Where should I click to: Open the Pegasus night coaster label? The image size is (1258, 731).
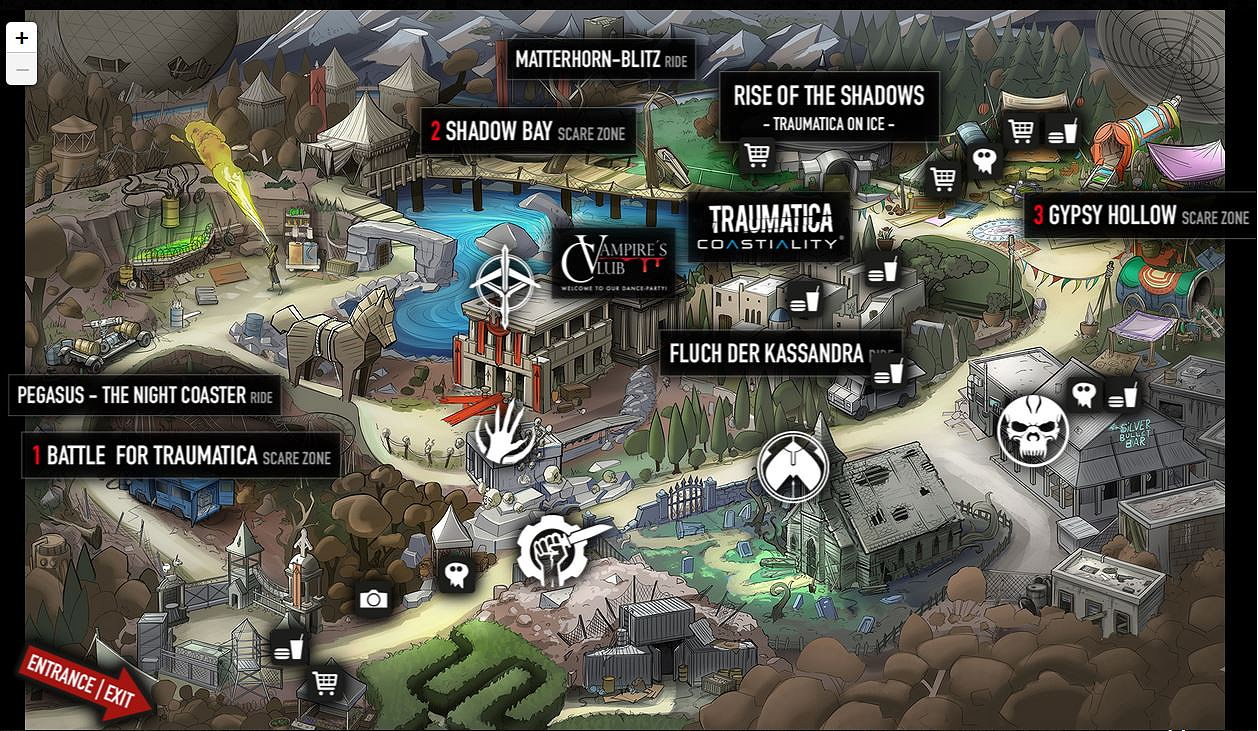click(x=144, y=395)
